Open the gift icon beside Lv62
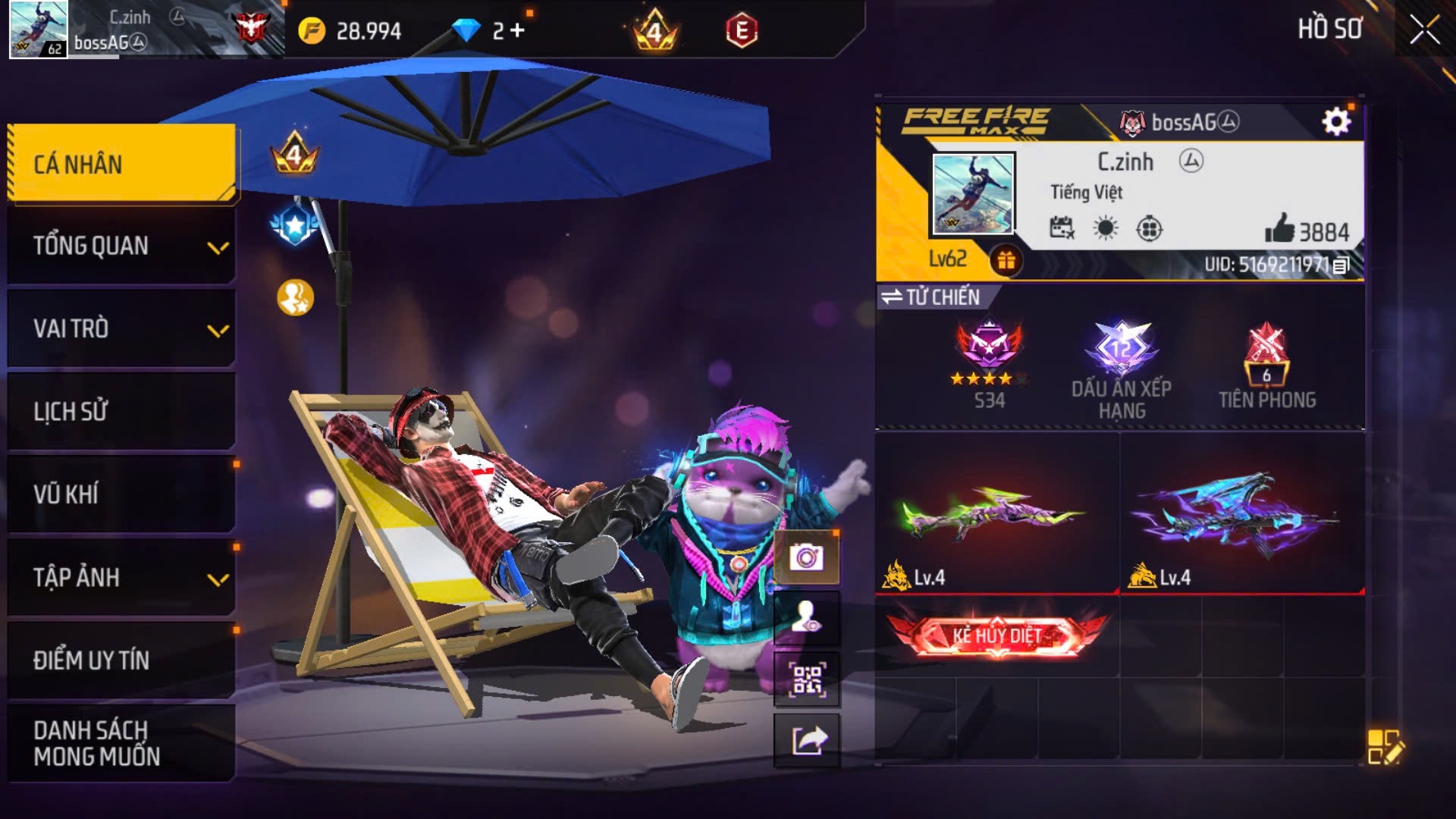 coord(1006,261)
